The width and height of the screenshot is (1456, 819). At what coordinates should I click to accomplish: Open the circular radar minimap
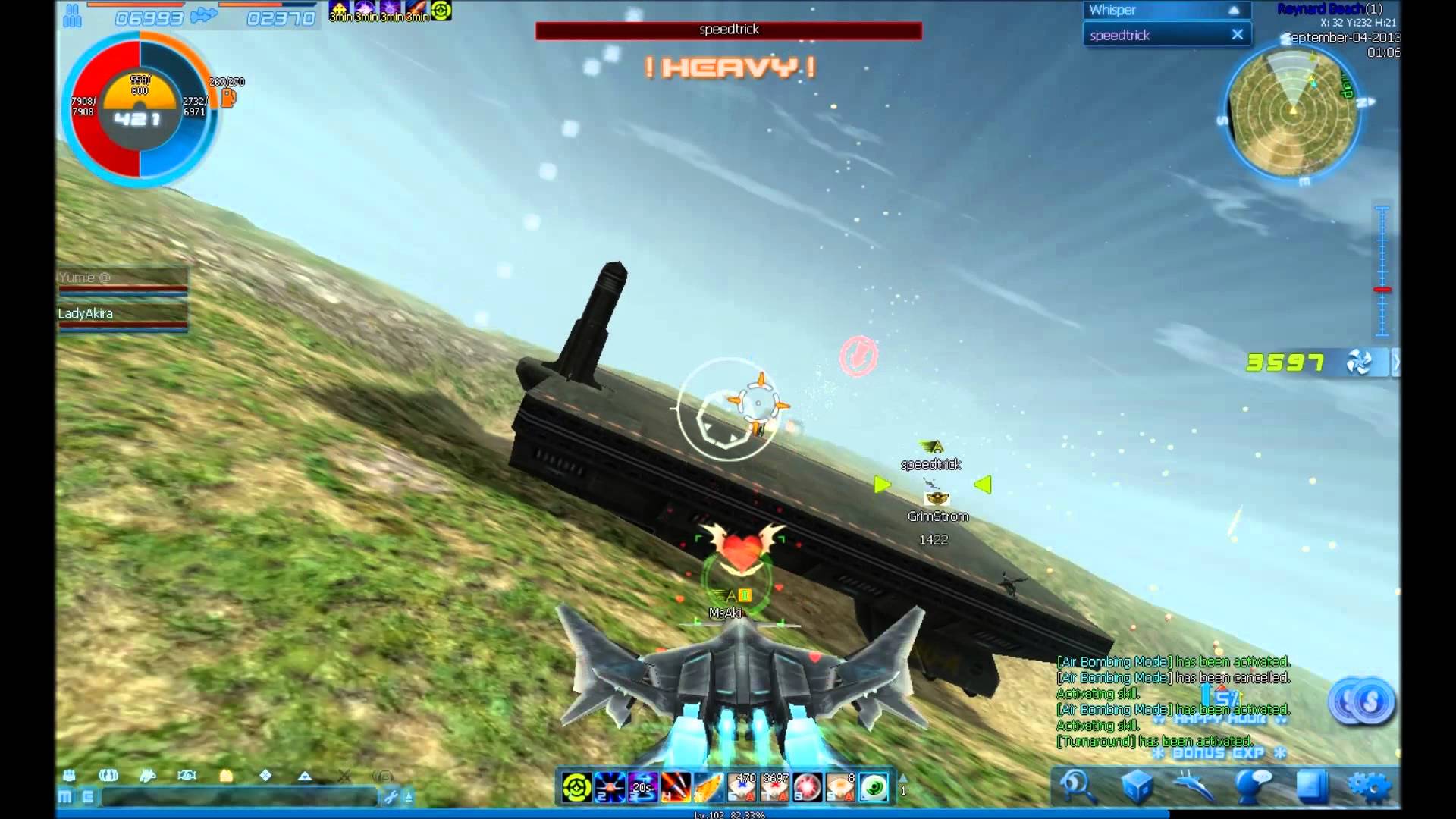[x=1292, y=112]
